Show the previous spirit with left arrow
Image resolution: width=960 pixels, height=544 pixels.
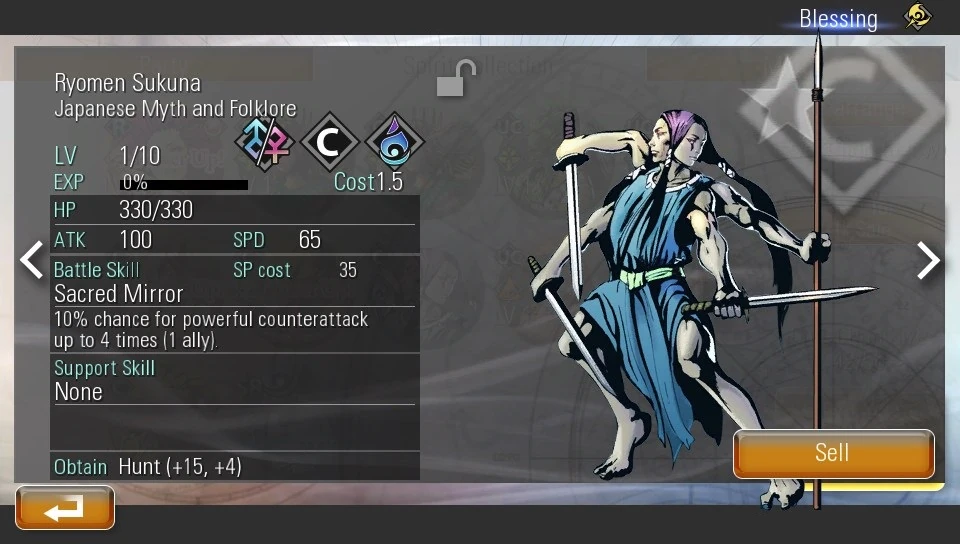[31, 260]
